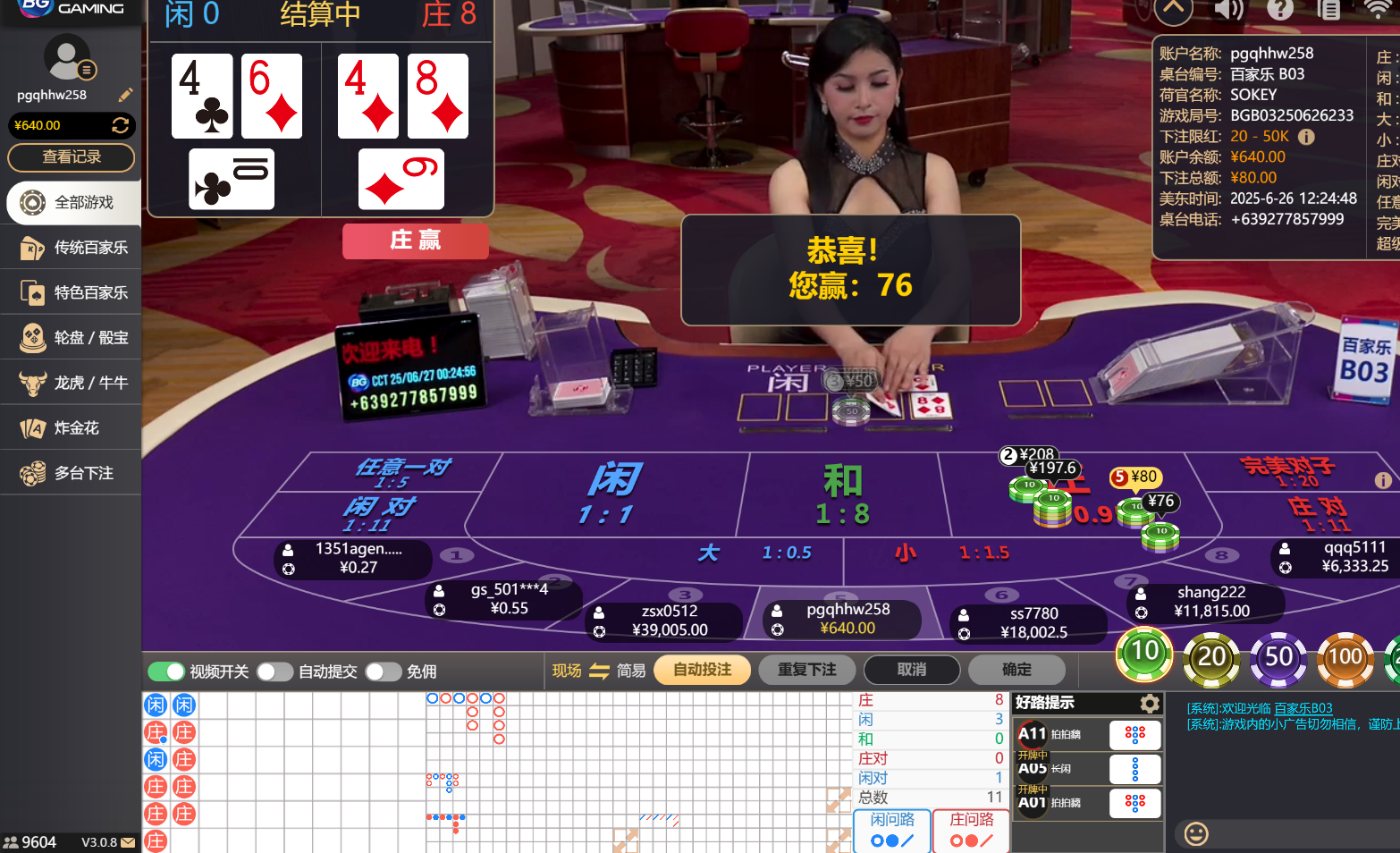This screenshot has height=853, width=1400.
Task: Open 炸金花 game category
Action: tap(71, 427)
